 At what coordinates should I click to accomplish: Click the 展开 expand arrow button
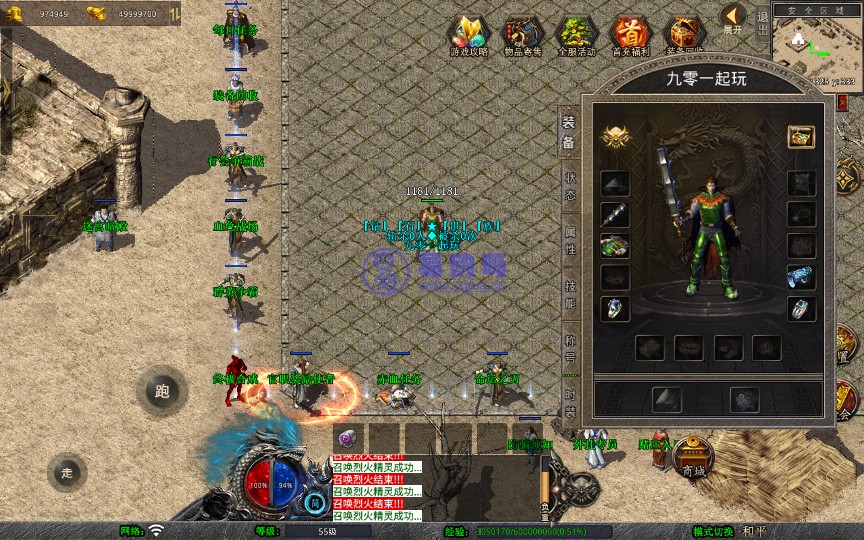pos(734,18)
